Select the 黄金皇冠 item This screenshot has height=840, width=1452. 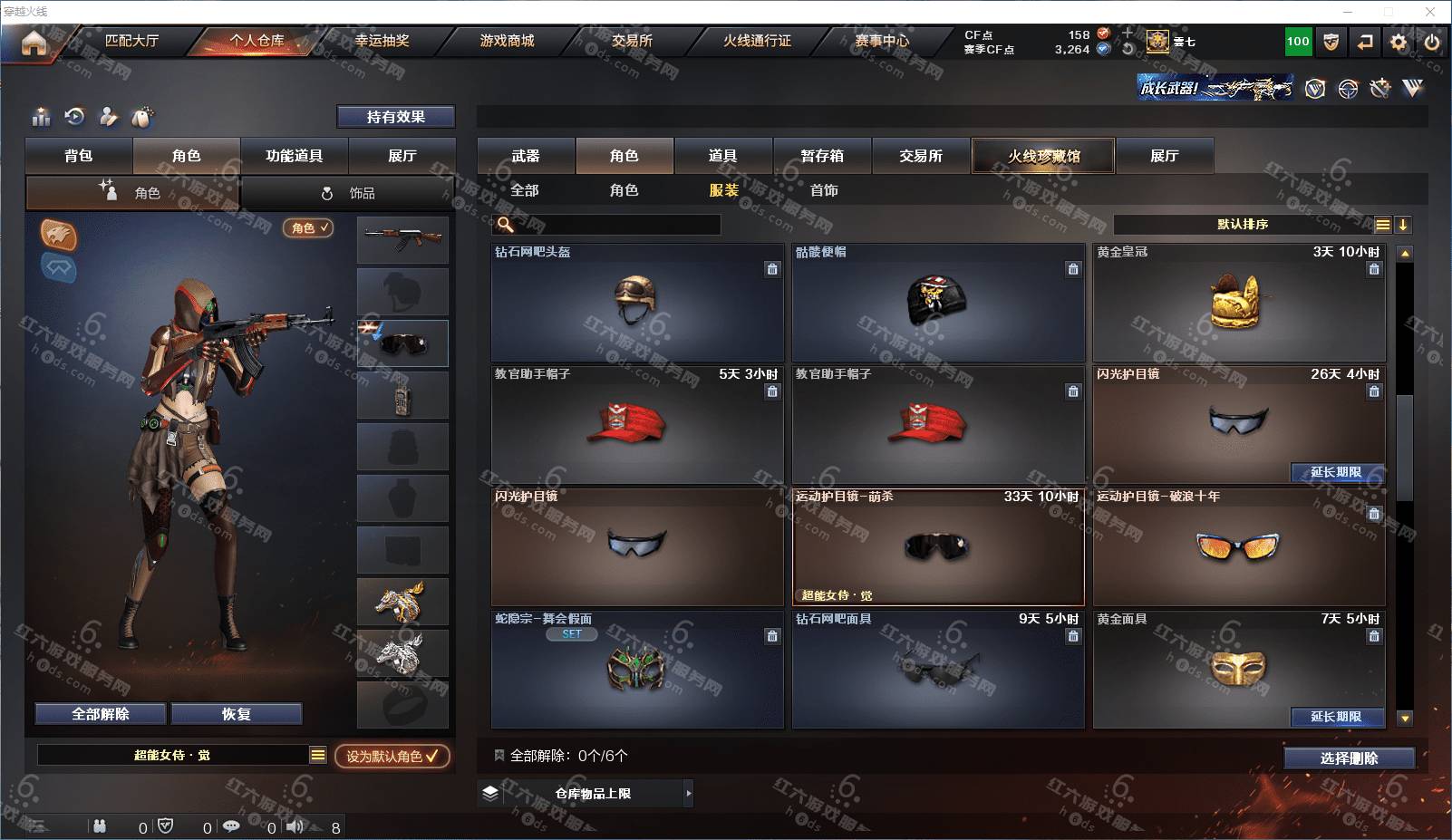click(1238, 304)
